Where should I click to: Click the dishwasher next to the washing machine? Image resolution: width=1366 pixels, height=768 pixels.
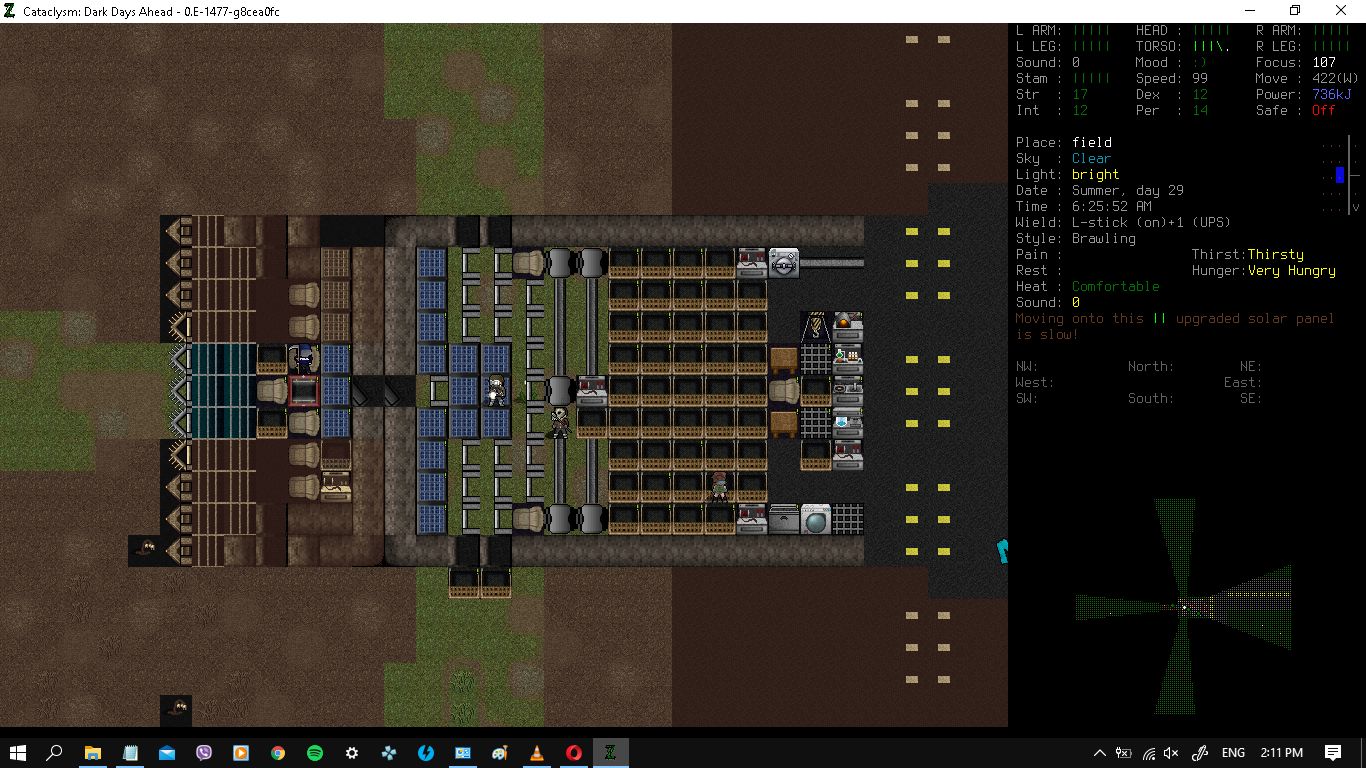tap(784, 518)
